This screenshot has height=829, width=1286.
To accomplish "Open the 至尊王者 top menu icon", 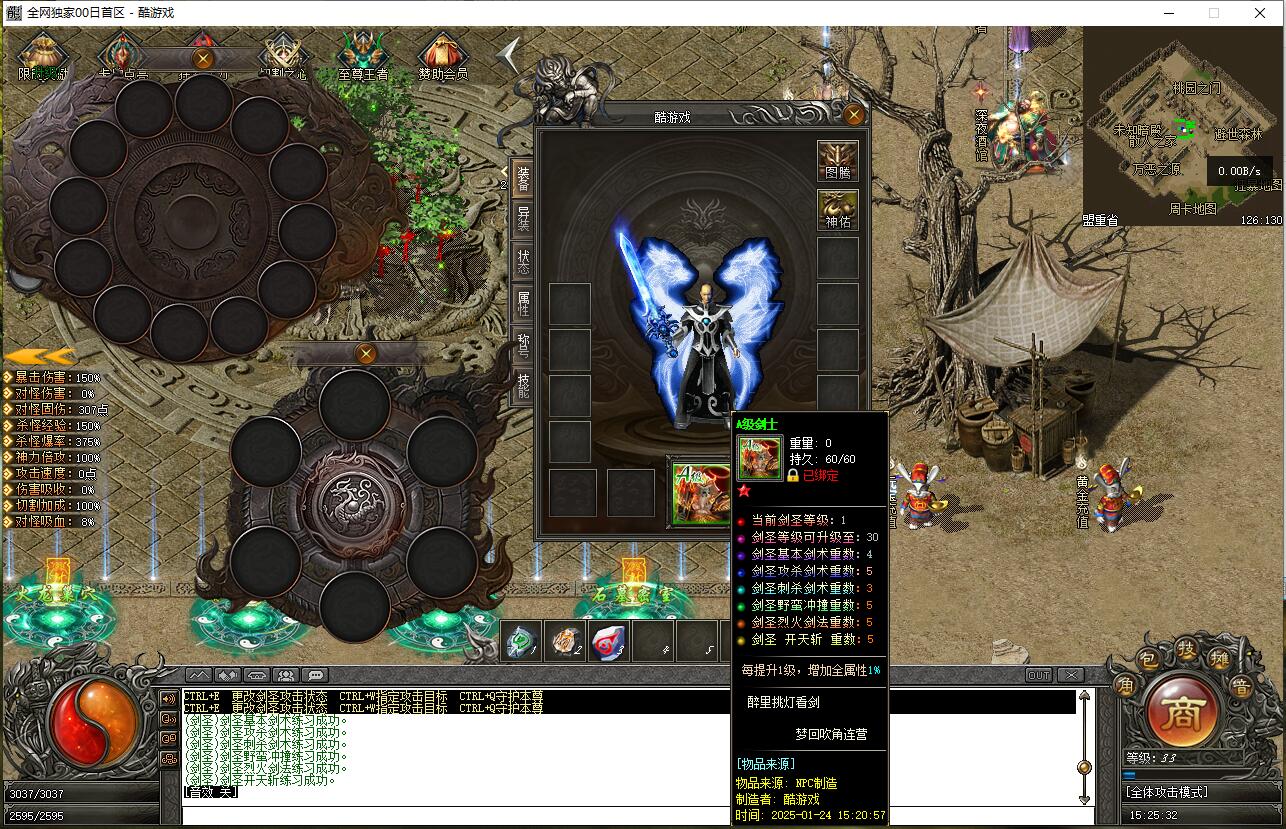I will (x=363, y=56).
